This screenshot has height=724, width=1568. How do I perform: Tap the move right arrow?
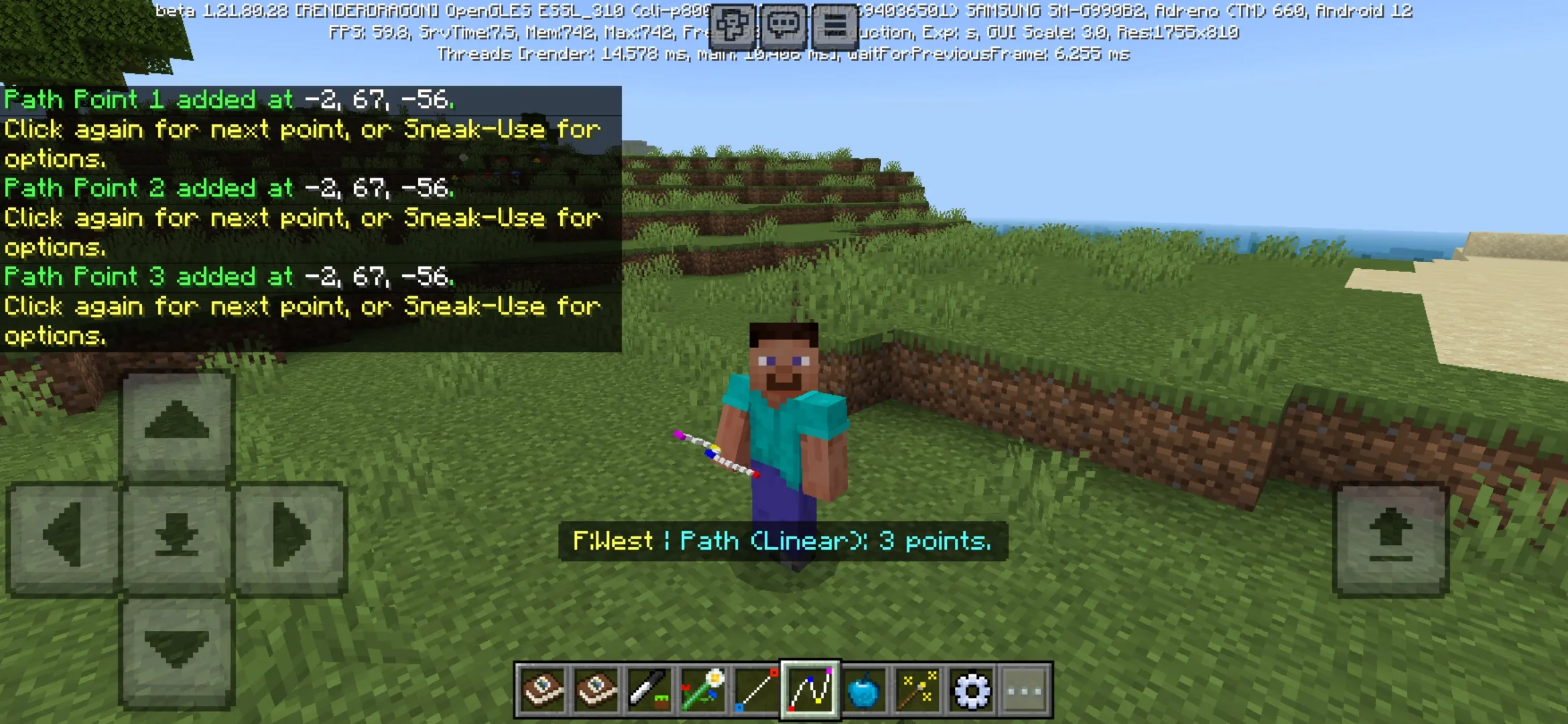tap(291, 536)
